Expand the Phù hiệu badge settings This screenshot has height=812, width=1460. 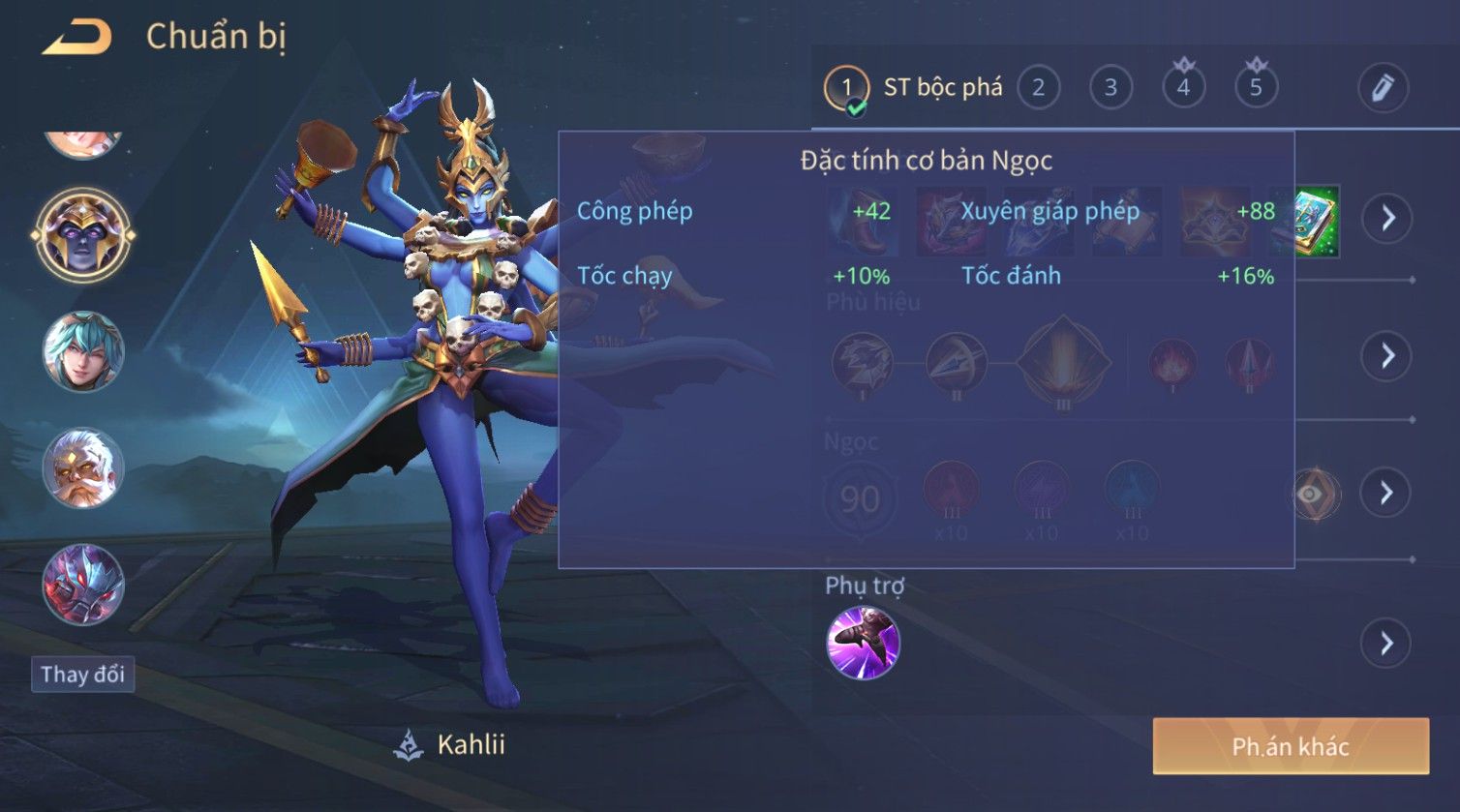1387,356
